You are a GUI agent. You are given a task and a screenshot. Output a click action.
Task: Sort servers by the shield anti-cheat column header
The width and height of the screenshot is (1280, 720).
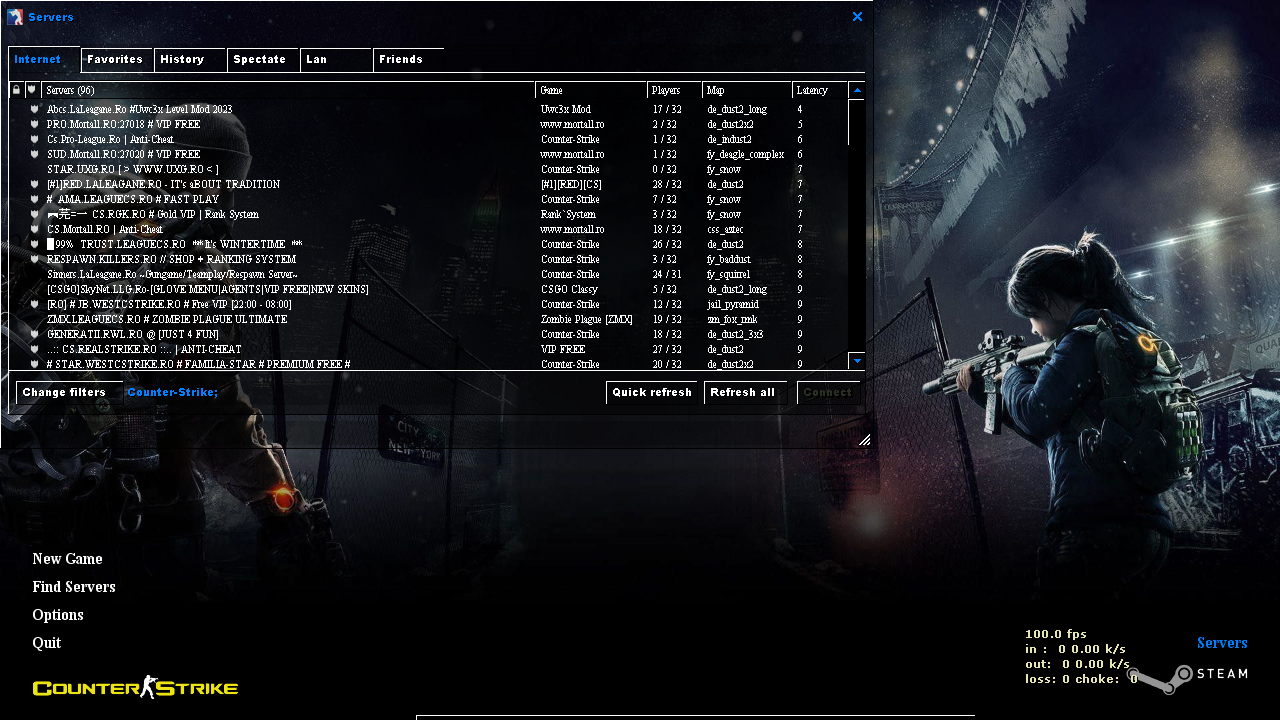(30, 90)
